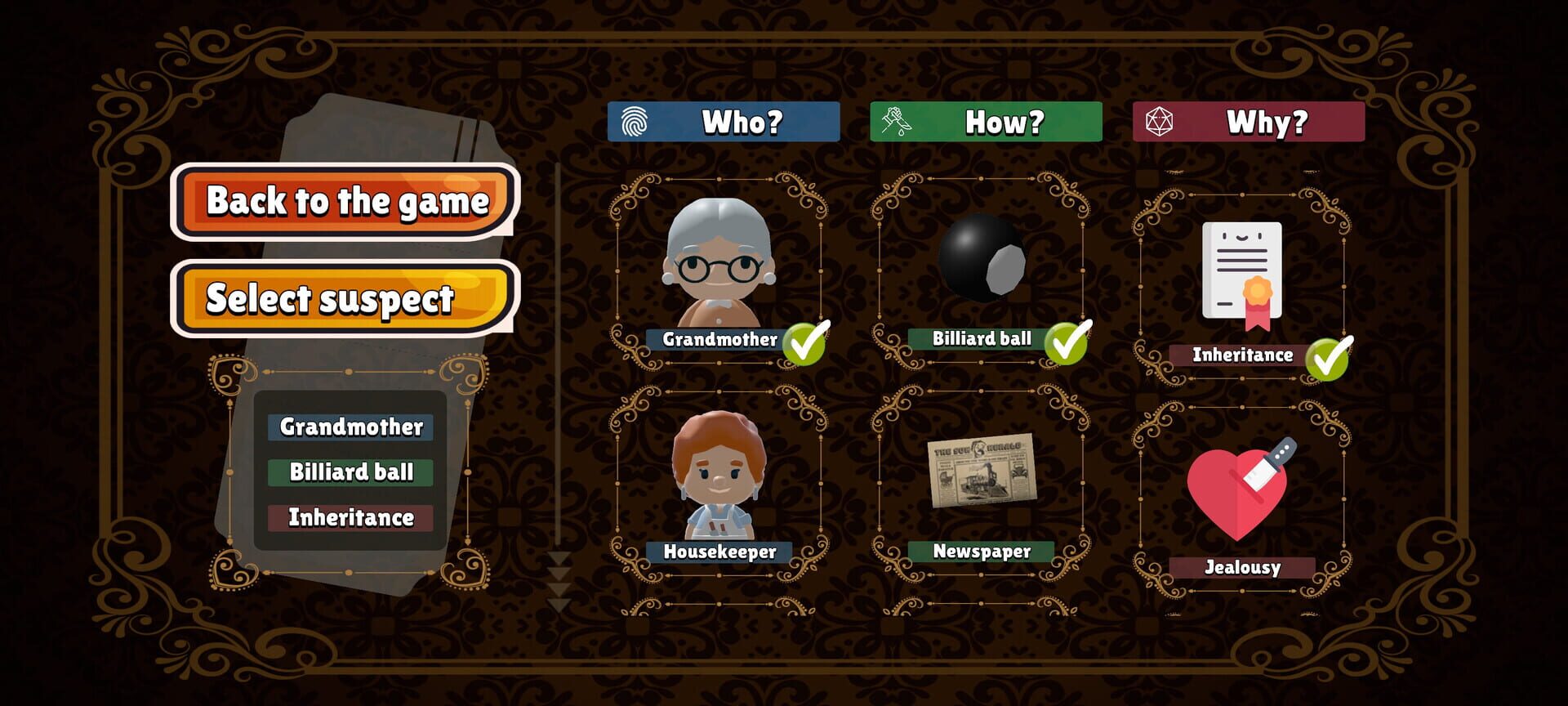Open the Why? column header
Viewport: 1568px width, 706px height.
(1248, 120)
